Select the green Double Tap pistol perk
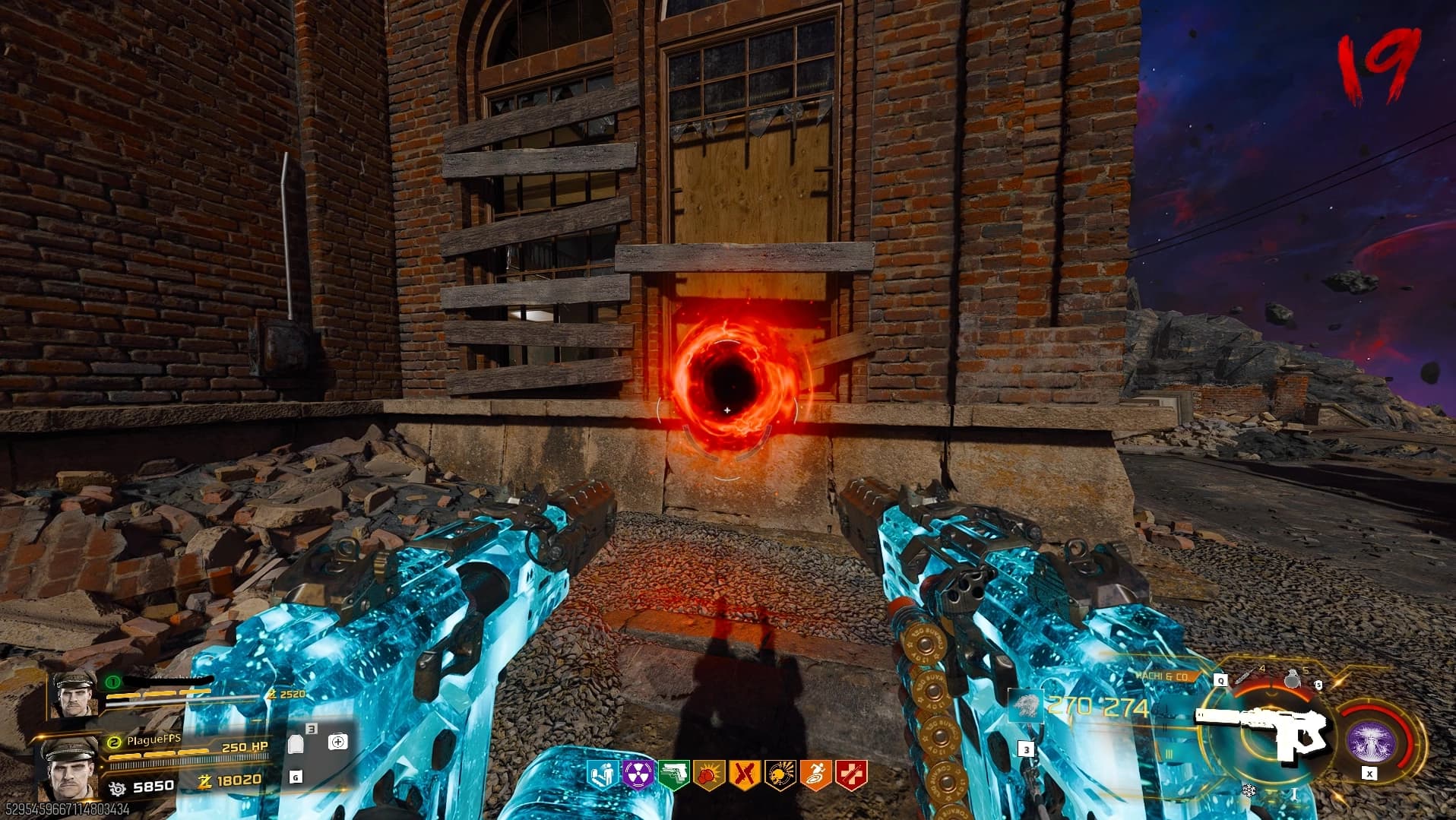The image size is (1456, 820). coord(673,775)
